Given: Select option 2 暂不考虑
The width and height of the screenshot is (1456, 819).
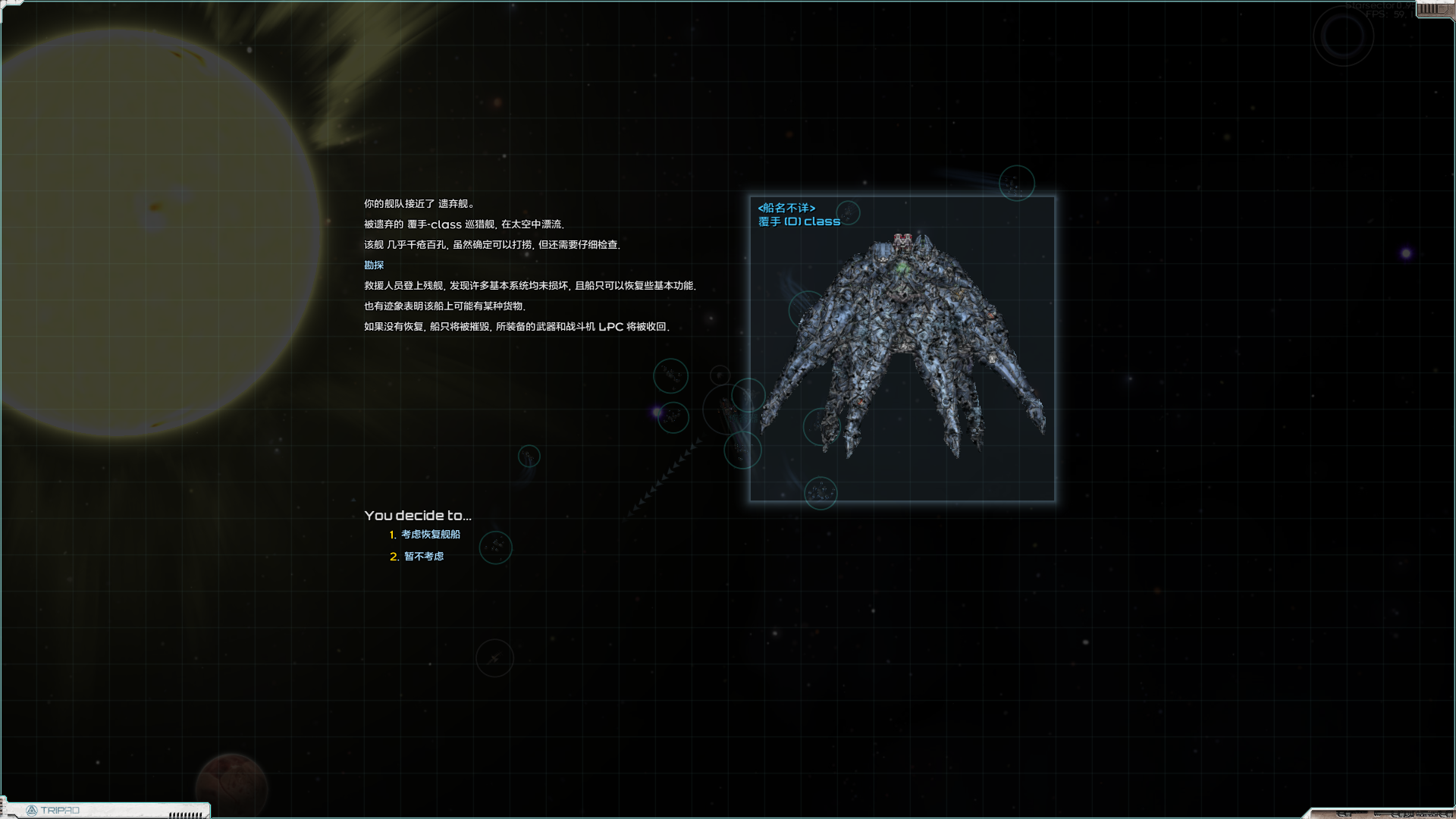Looking at the screenshot, I should point(423,557).
